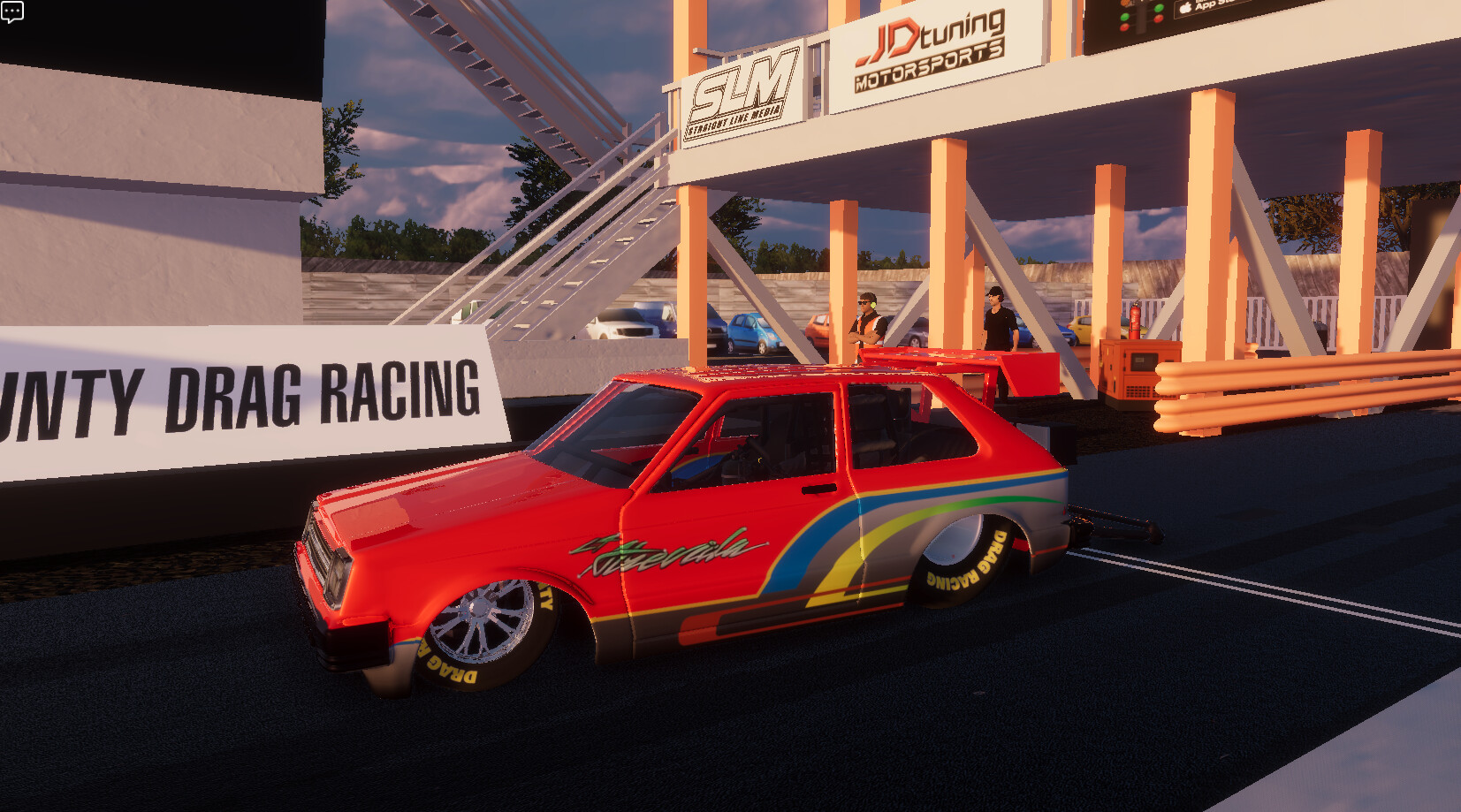1461x812 pixels.
Task: Click the SLM Straight Line Media billboard
Action: point(747,87)
